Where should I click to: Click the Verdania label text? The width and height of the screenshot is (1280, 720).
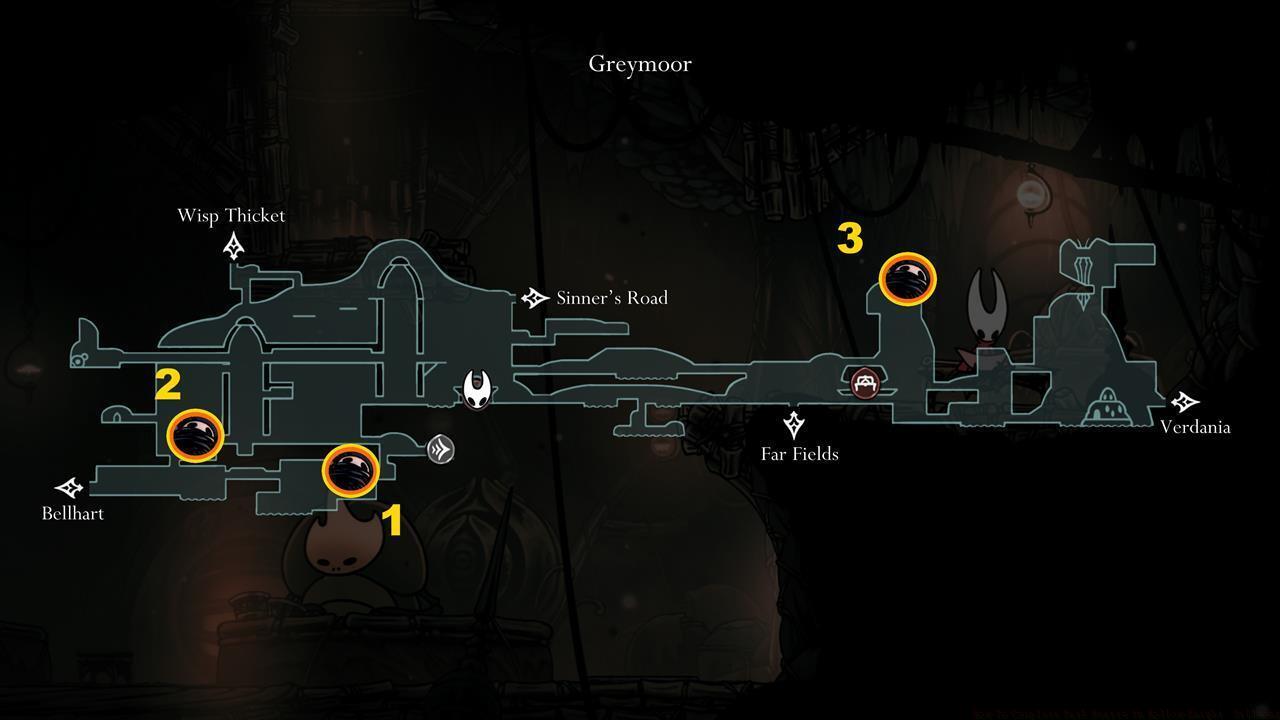click(x=1196, y=427)
